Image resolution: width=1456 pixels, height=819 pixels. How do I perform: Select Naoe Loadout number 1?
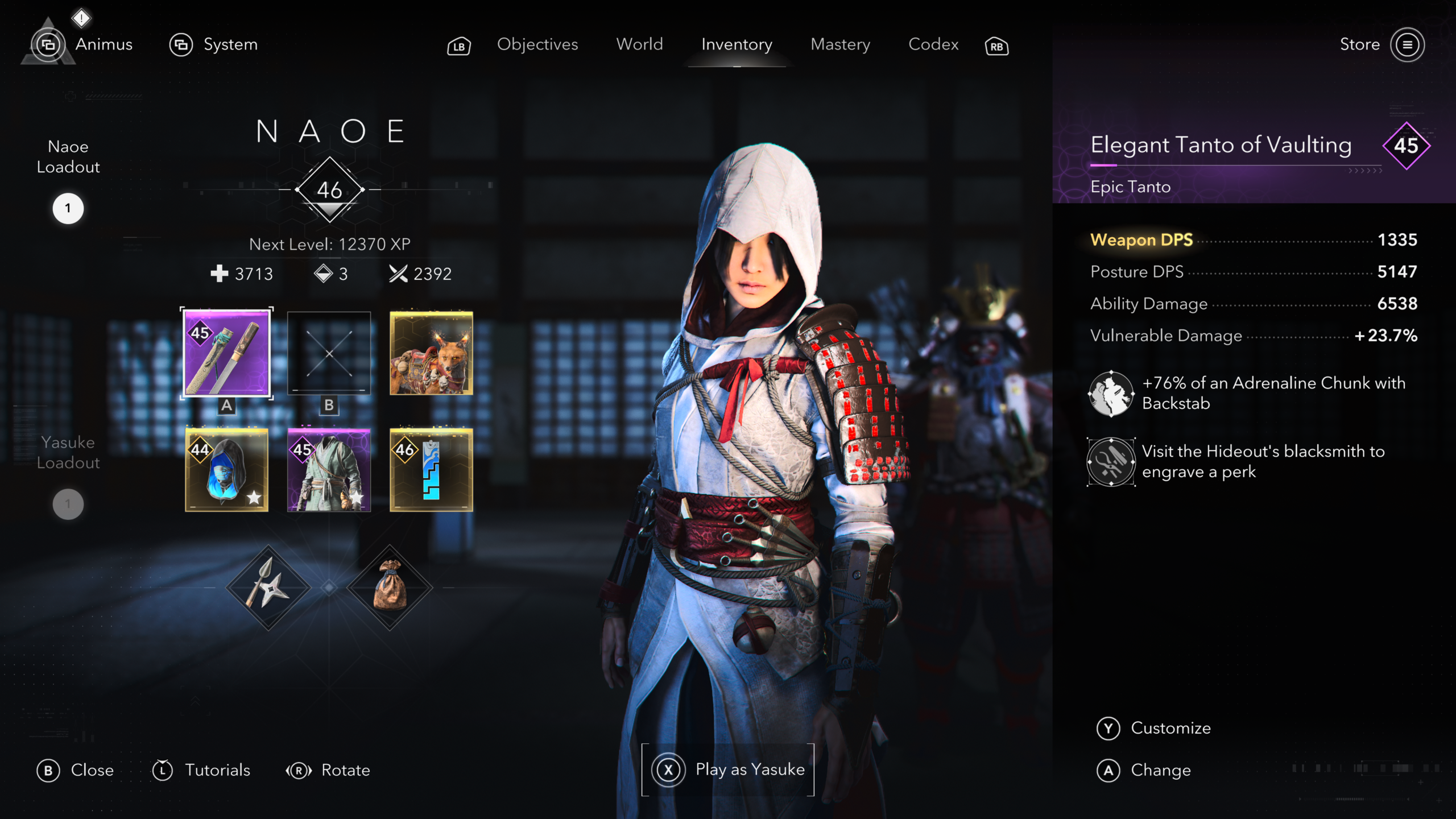68,208
